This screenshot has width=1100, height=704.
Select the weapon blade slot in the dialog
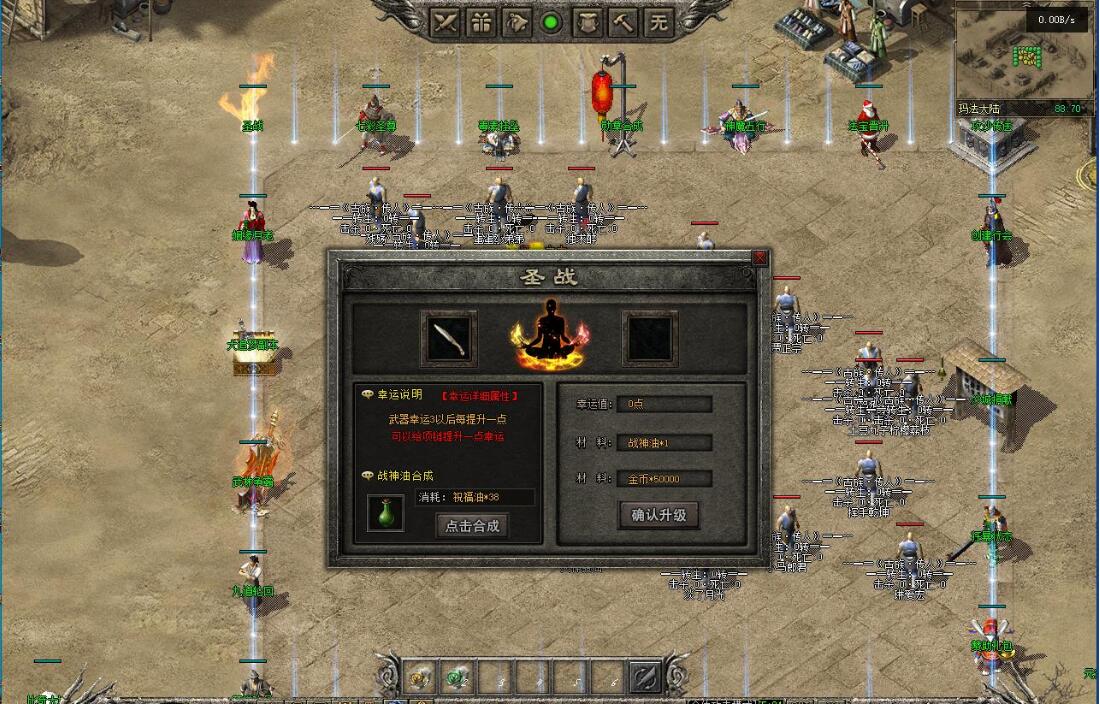click(x=448, y=339)
